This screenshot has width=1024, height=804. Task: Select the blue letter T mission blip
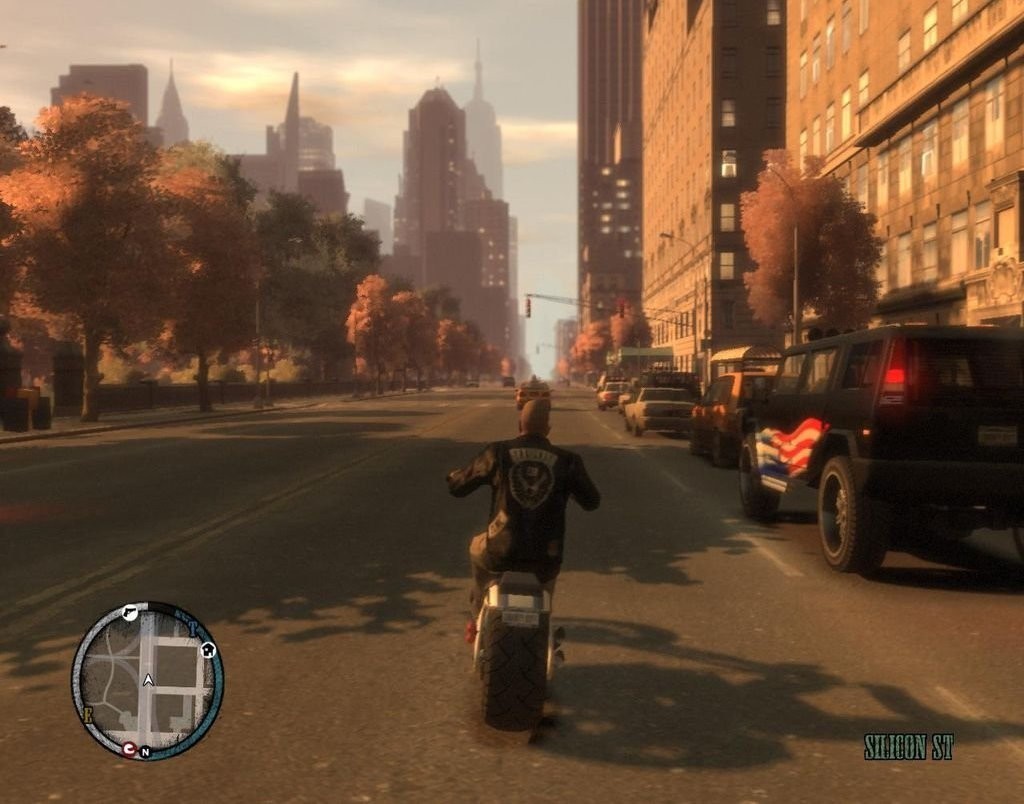[x=193, y=629]
